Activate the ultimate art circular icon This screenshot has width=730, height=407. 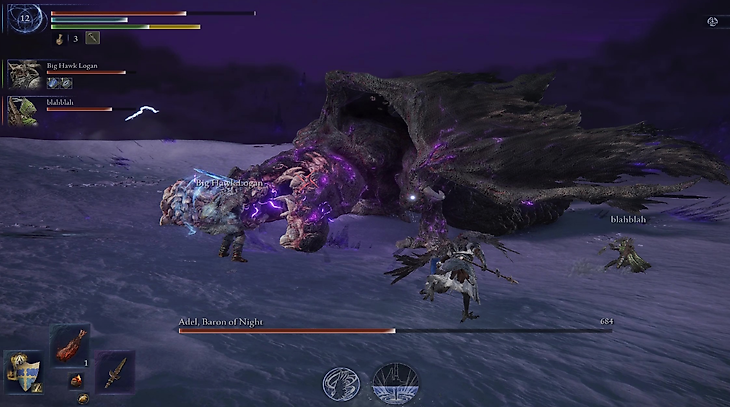tap(395, 384)
